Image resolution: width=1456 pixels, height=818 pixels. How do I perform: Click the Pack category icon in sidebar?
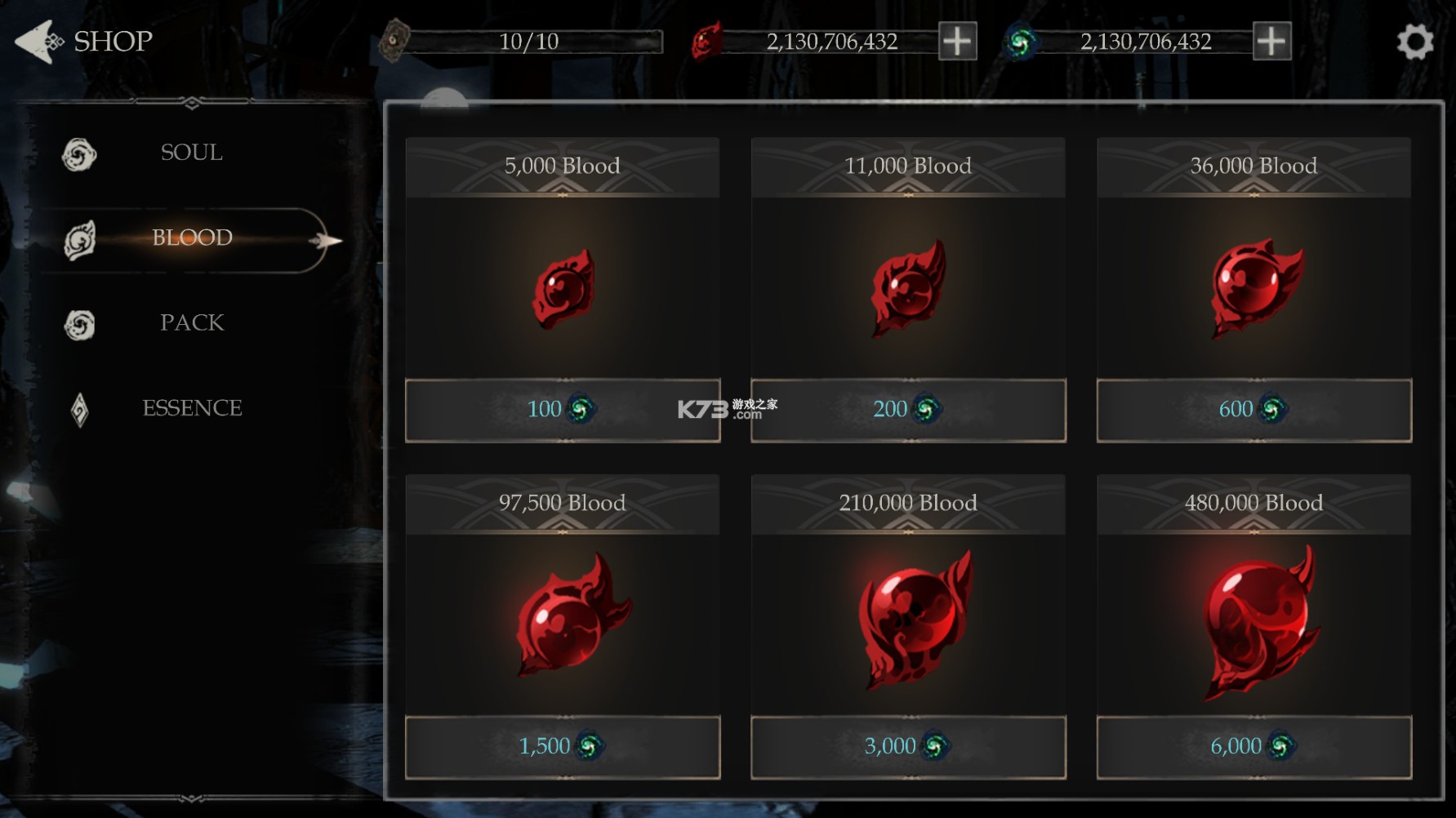[78, 323]
